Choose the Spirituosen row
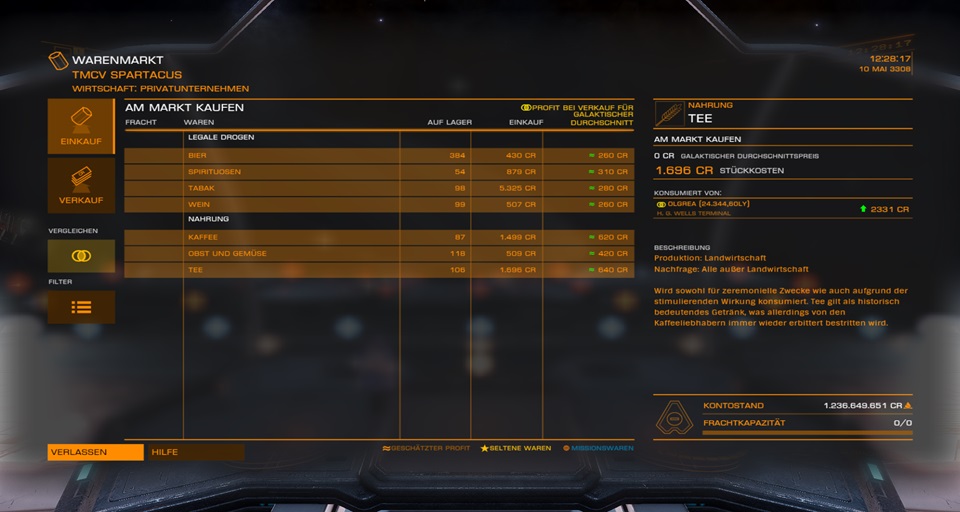Screen dimensions: 960x512 tap(379, 172)
